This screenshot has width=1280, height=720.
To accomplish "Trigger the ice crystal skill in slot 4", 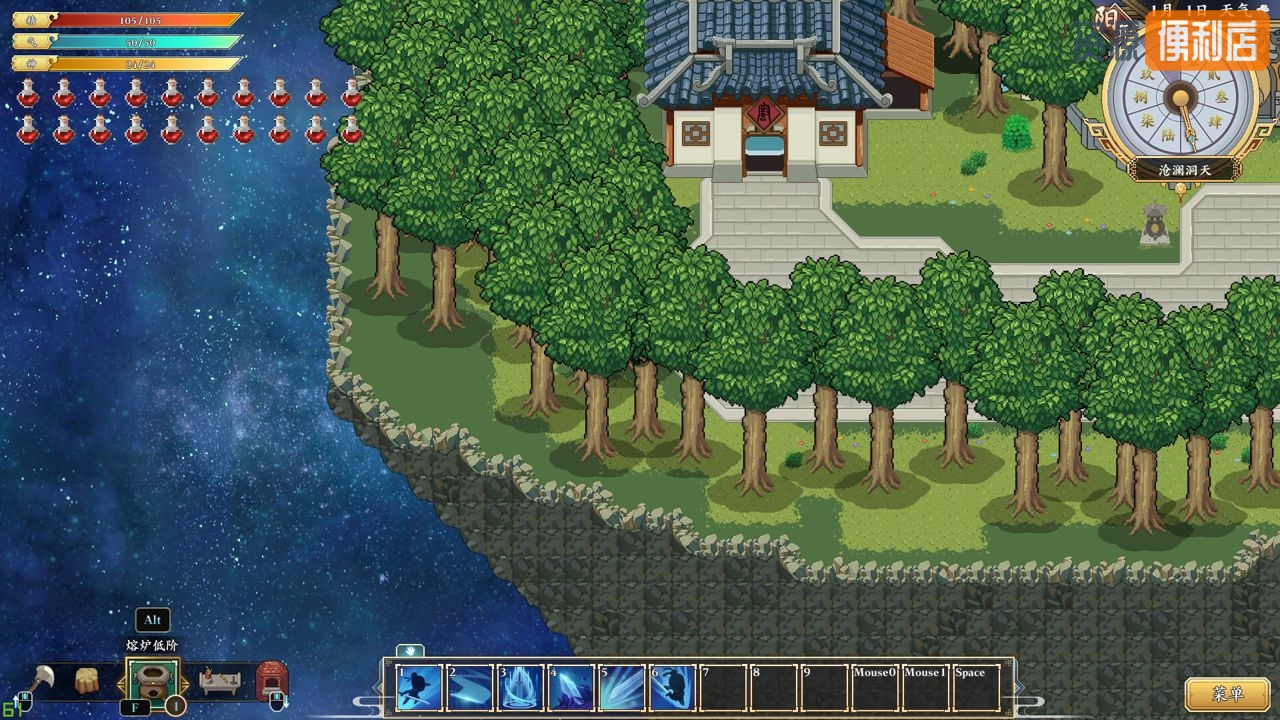I will click(x=571, y=688).
